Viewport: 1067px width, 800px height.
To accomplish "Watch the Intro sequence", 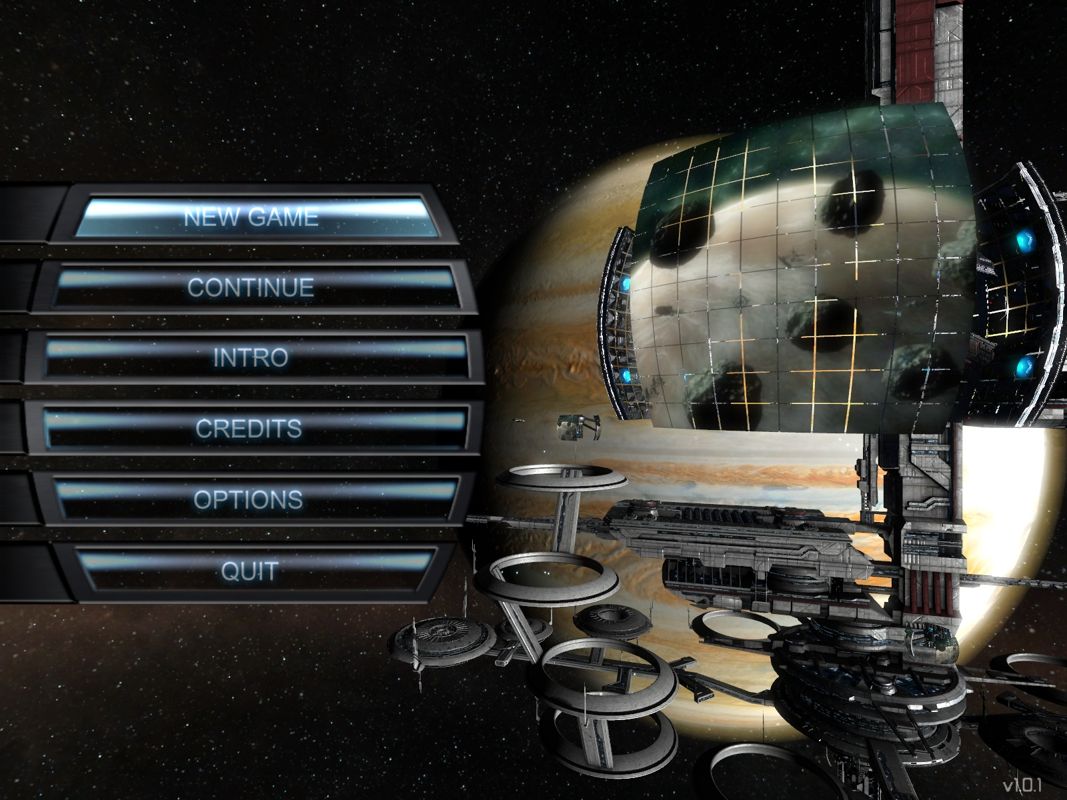I will (x=251, y=357).
